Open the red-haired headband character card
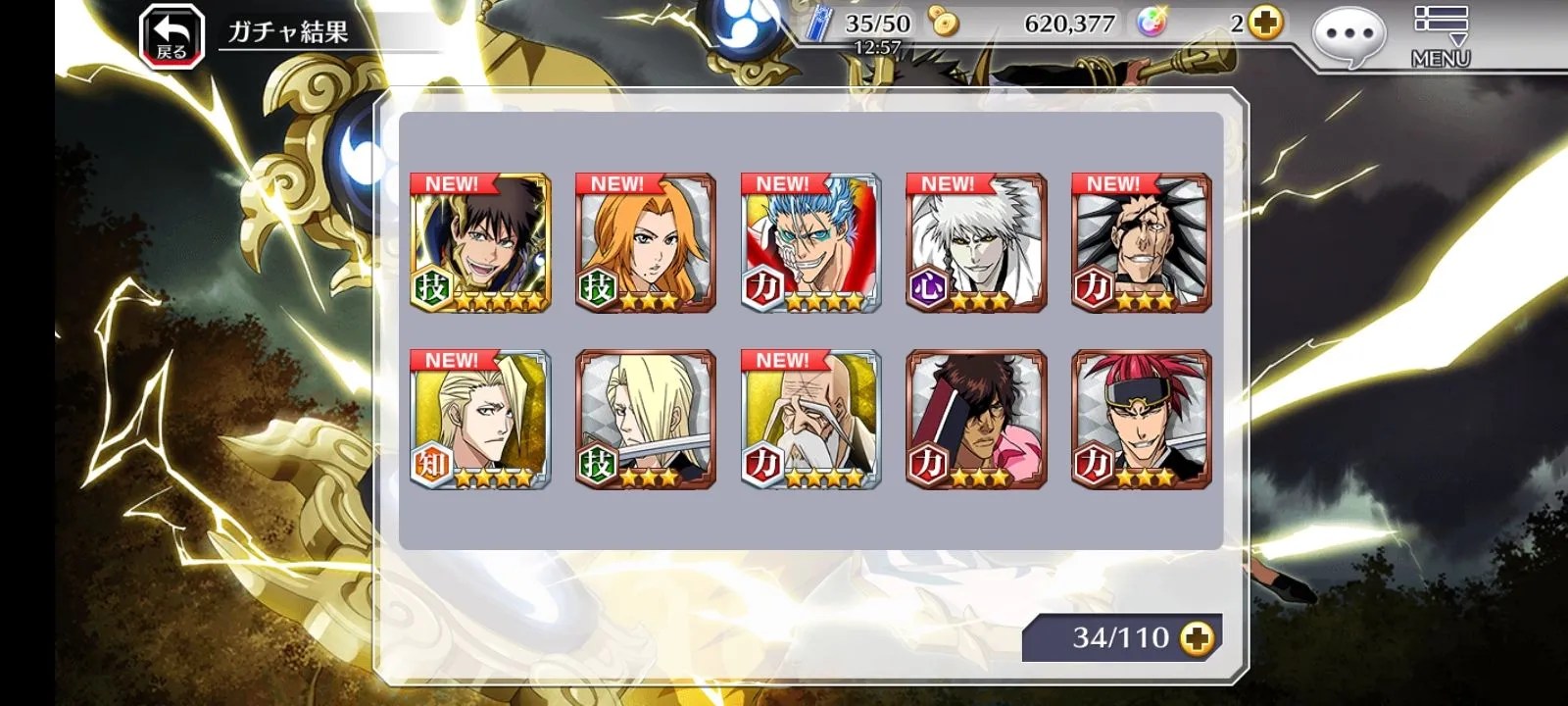The width and height of the screenshot is (1568, 706). (1142, 420)
